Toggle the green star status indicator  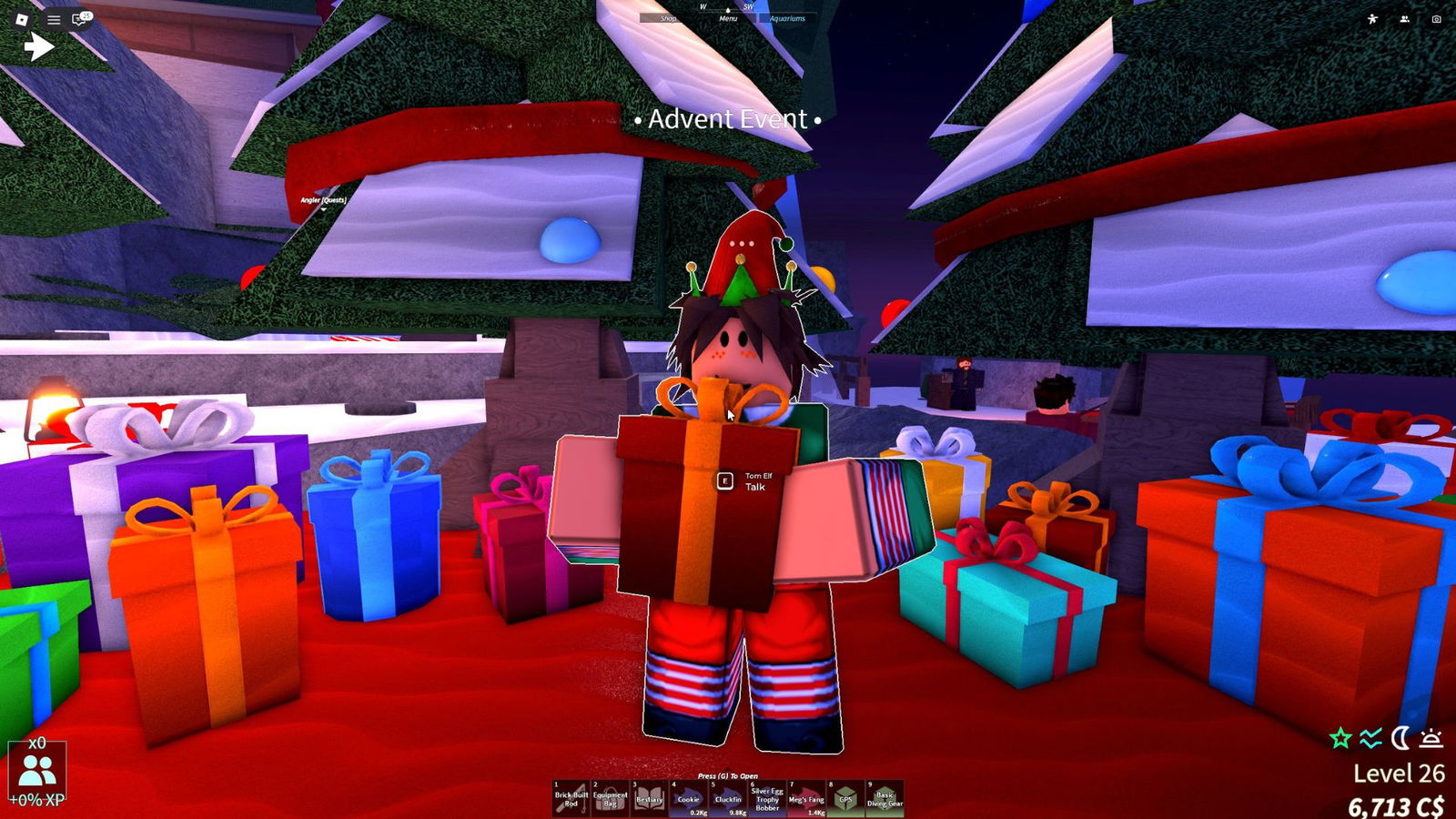point(1338,737)
